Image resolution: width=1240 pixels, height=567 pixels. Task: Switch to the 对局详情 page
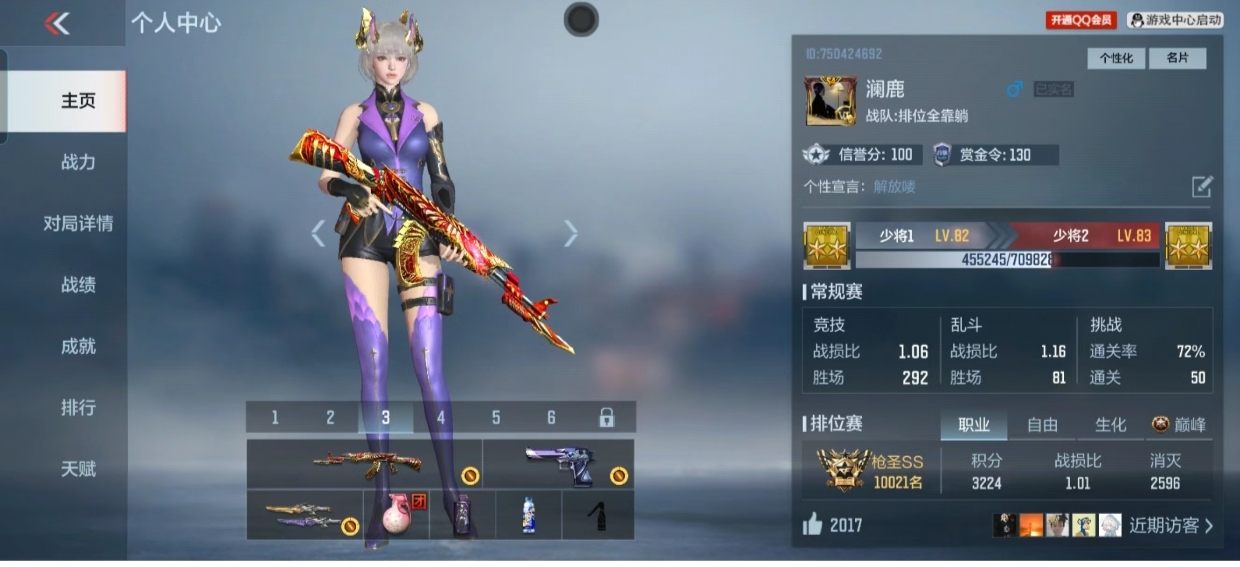click(78, 223)
